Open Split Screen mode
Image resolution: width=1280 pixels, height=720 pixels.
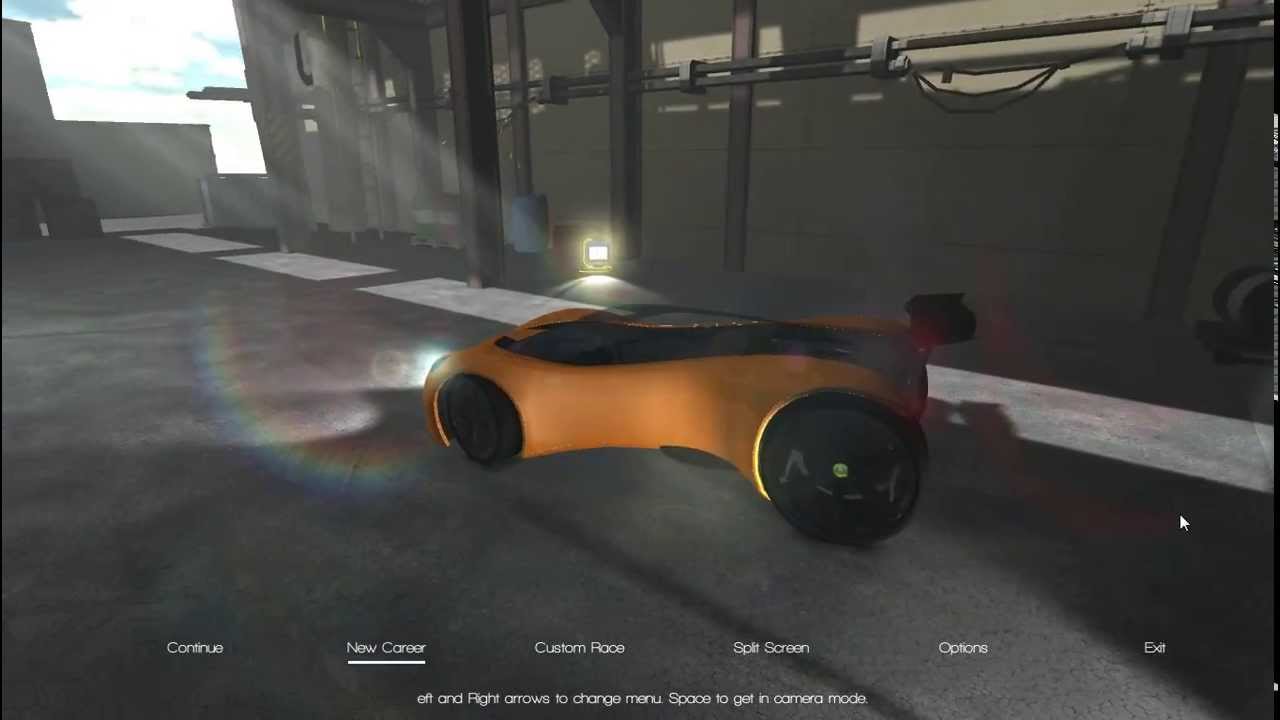coord(770,647)
